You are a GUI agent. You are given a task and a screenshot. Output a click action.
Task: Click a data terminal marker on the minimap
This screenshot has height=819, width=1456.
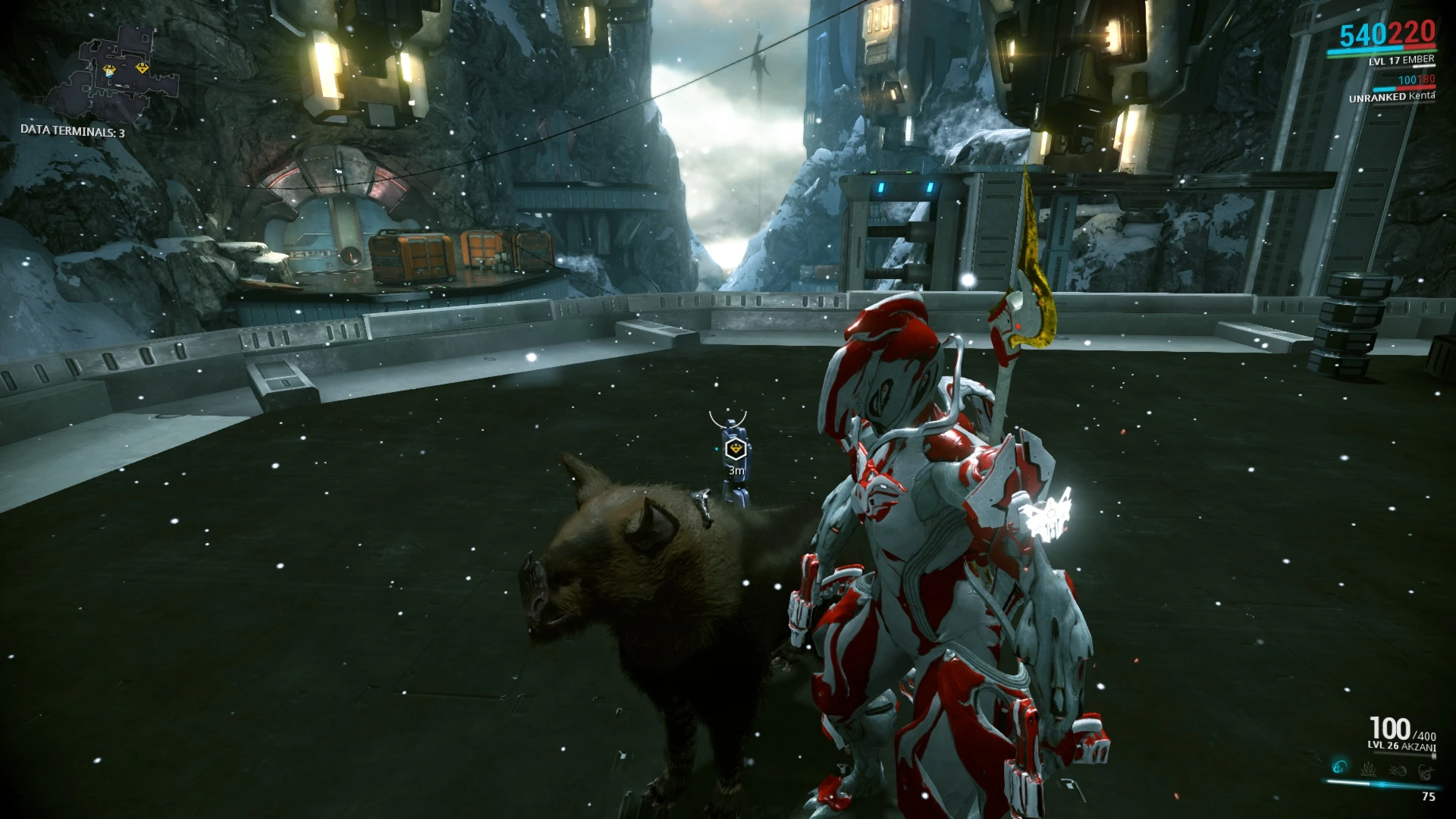[x=143, y=67]
